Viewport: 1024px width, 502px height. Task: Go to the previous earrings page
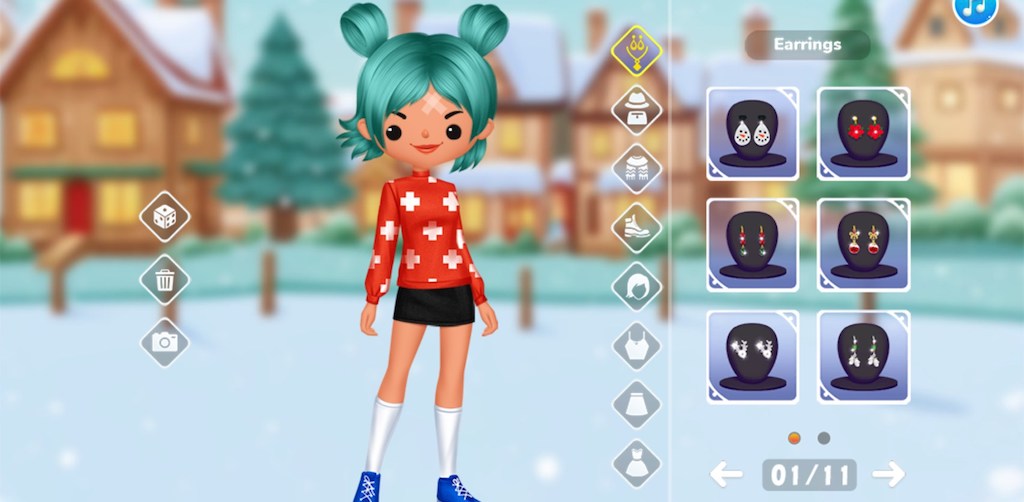click(x=727, y=474)
